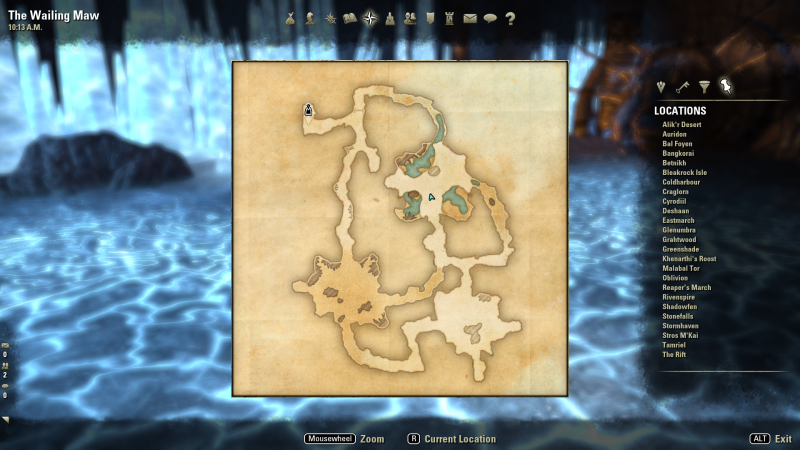Go to Tamriel in the Locations list
800x450 pixels.
click(675, 345)
